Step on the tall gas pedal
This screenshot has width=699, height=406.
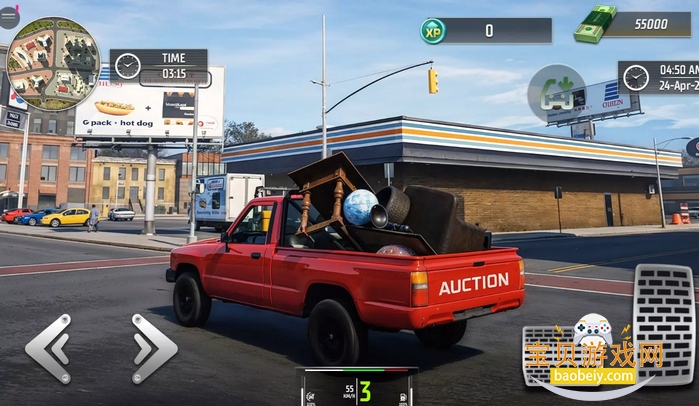pos(665,322)
